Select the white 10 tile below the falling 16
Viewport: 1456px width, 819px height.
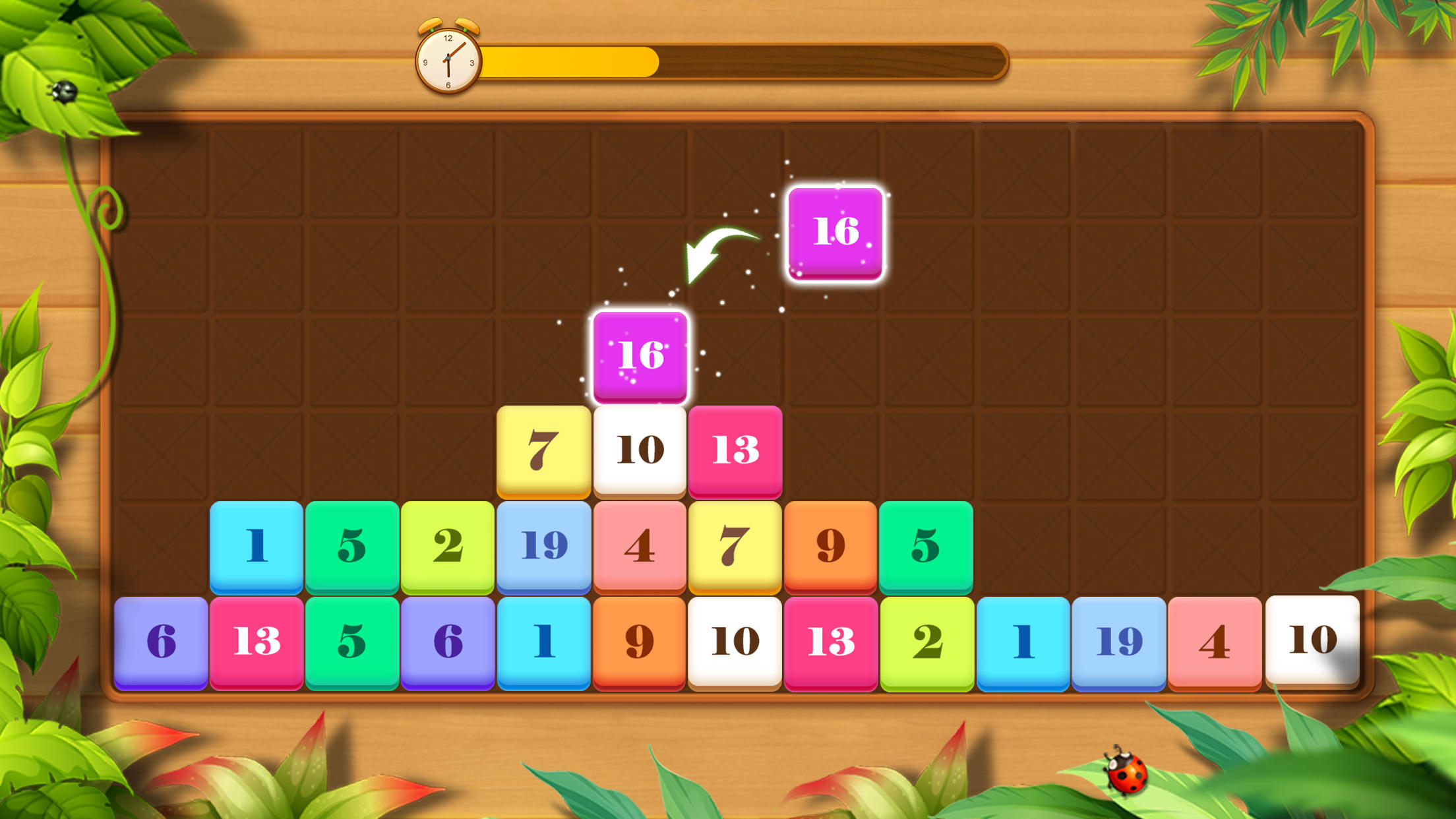(638, 450)
